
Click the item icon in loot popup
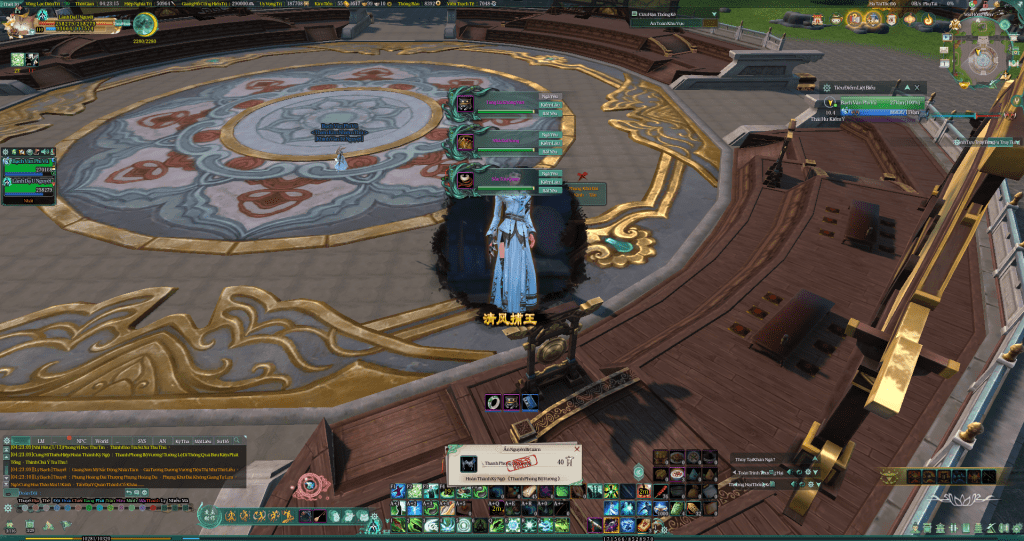point(469,464)
